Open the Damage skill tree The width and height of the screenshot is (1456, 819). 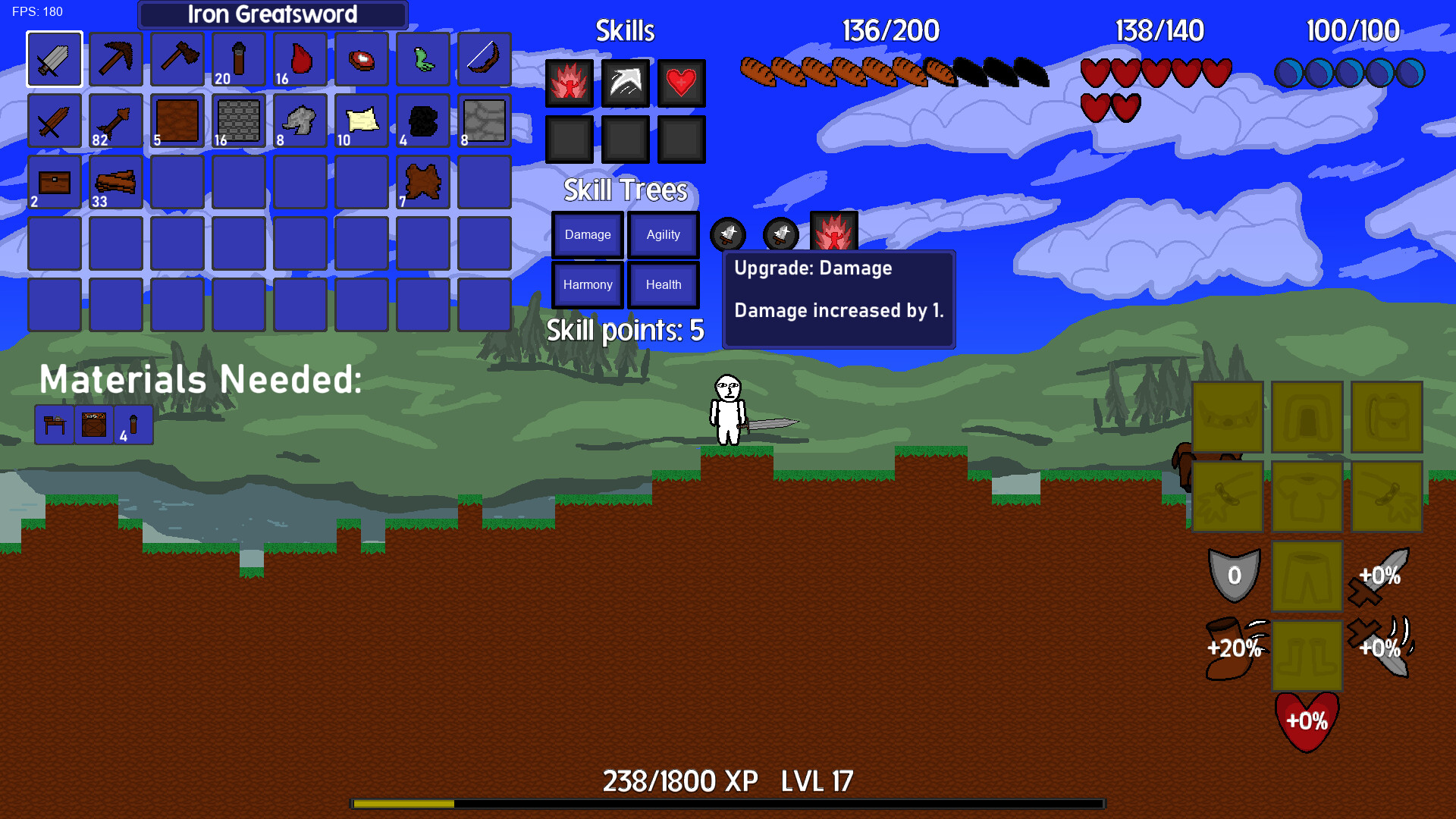588,235
